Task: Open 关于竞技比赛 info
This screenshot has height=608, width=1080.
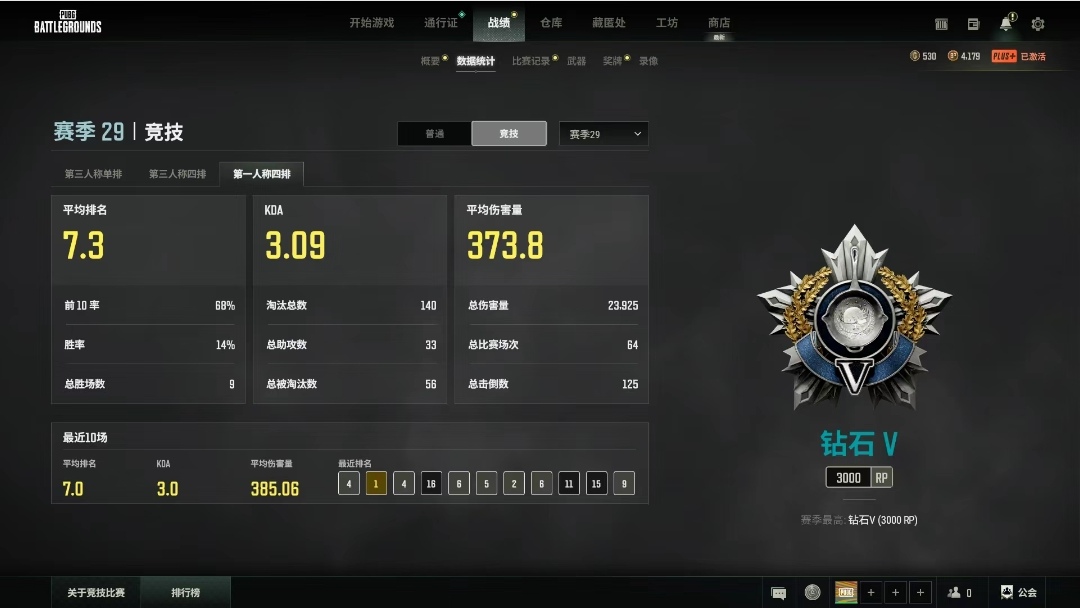Action: coord(96,593)
